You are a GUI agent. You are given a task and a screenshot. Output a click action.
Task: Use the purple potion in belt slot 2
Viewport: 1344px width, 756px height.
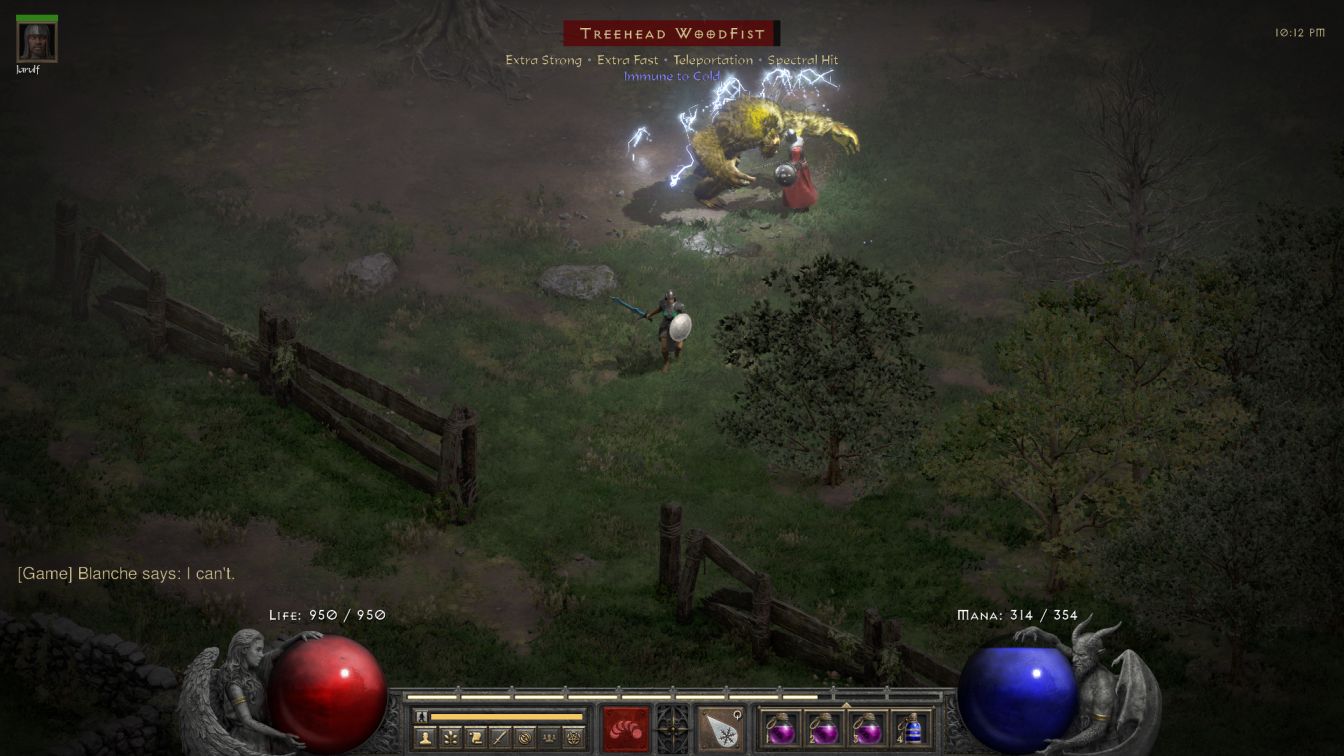[x=824, y=728]
